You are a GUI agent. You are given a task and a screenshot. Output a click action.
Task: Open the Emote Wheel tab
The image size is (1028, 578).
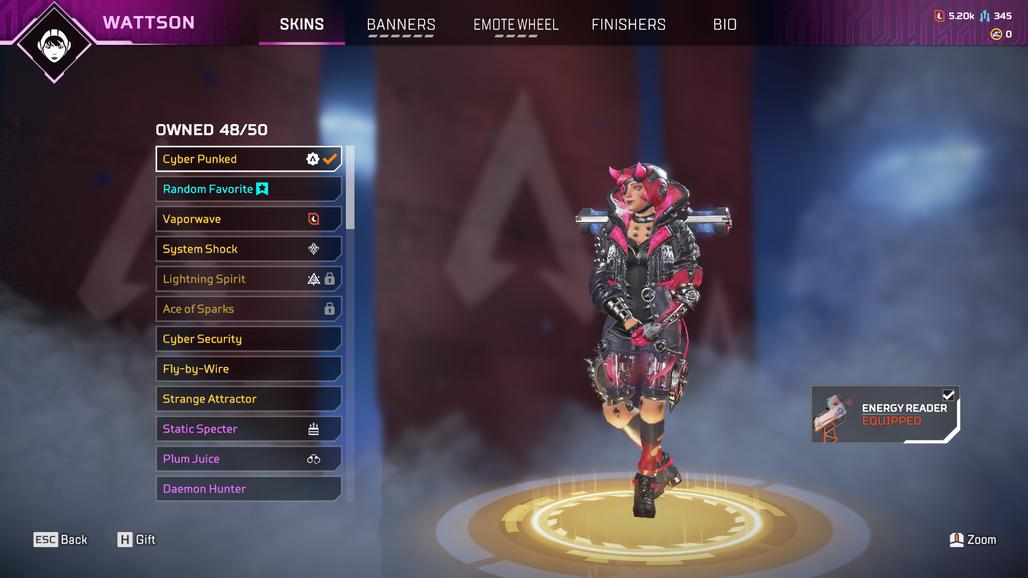tap(516, 24)
